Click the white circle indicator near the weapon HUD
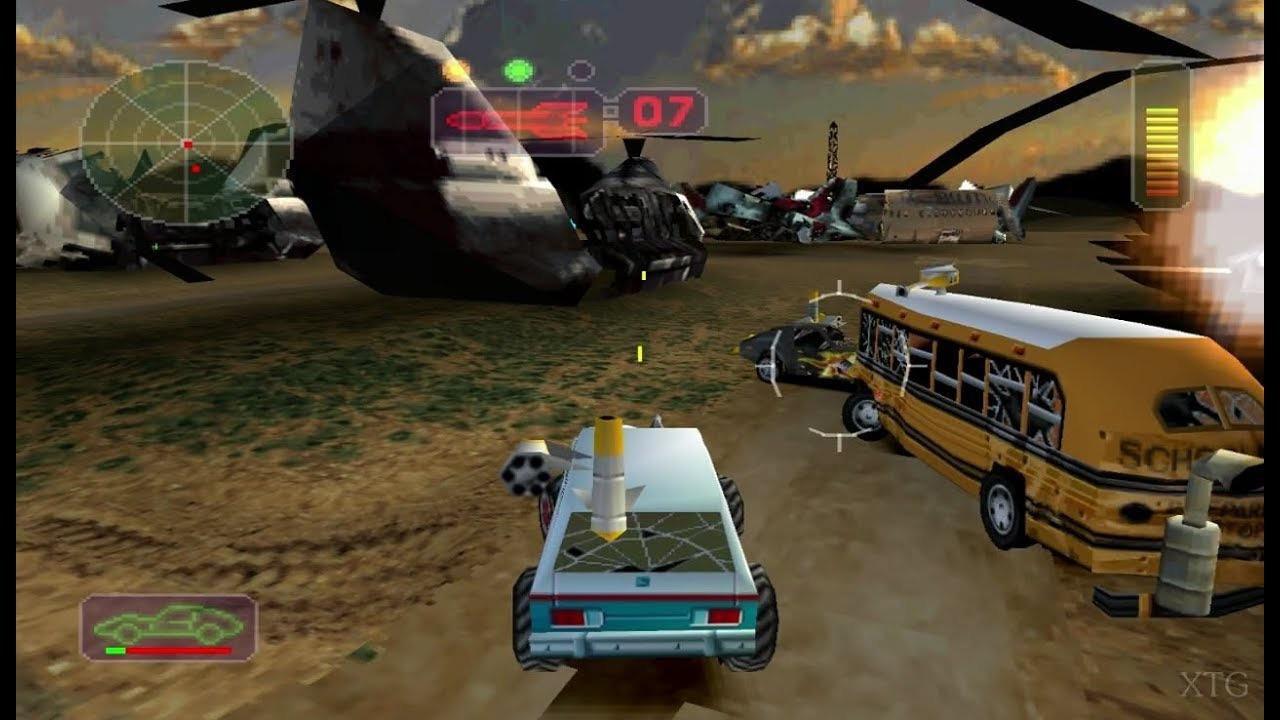Screen dimensions: 1280x720 [x=578, y=69]
